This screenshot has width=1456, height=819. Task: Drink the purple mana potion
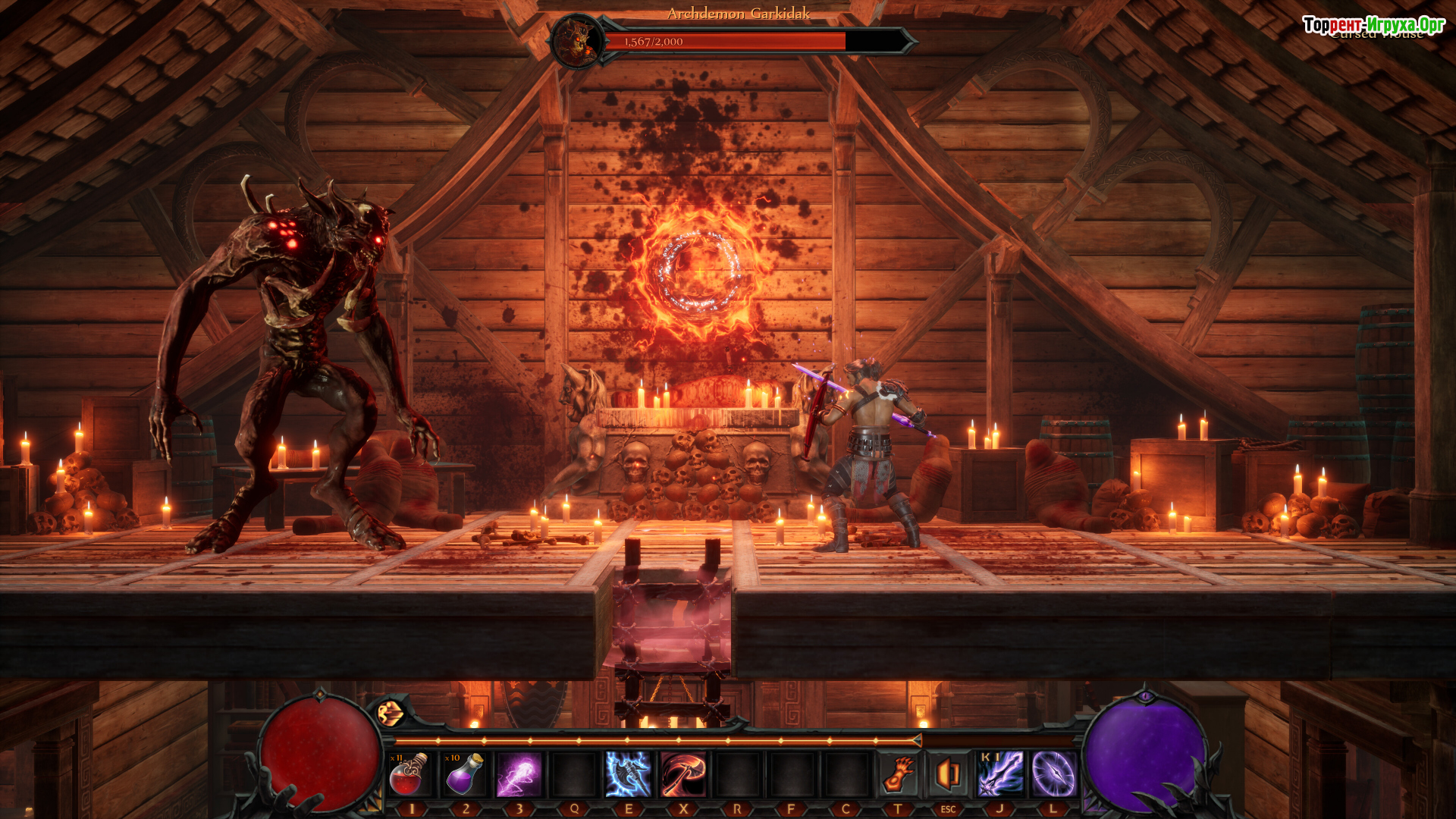point(465,774)
